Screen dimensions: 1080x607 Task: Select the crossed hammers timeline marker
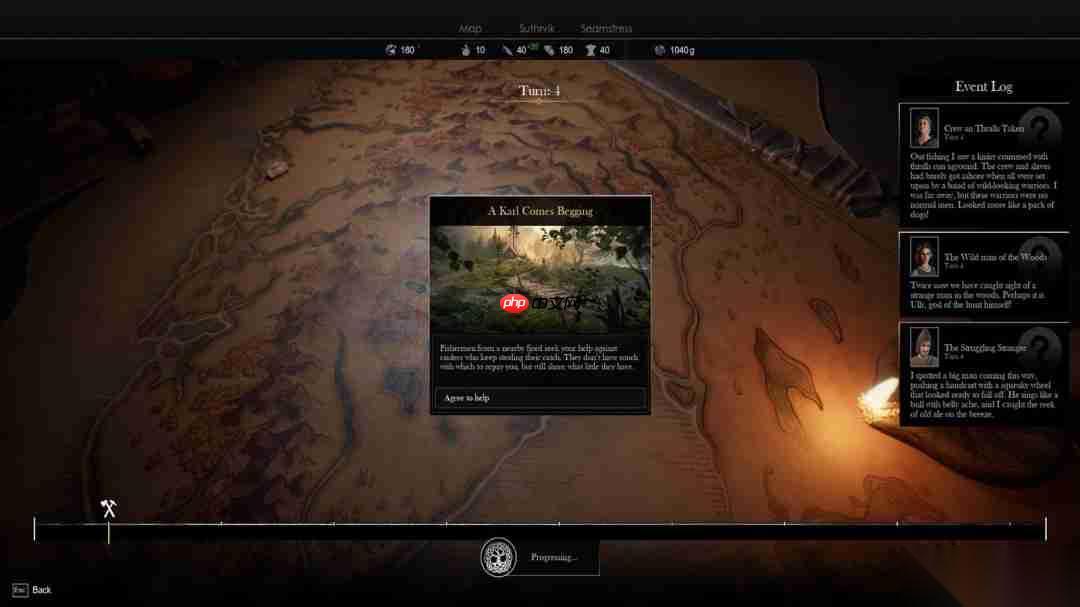coord(109,509)
